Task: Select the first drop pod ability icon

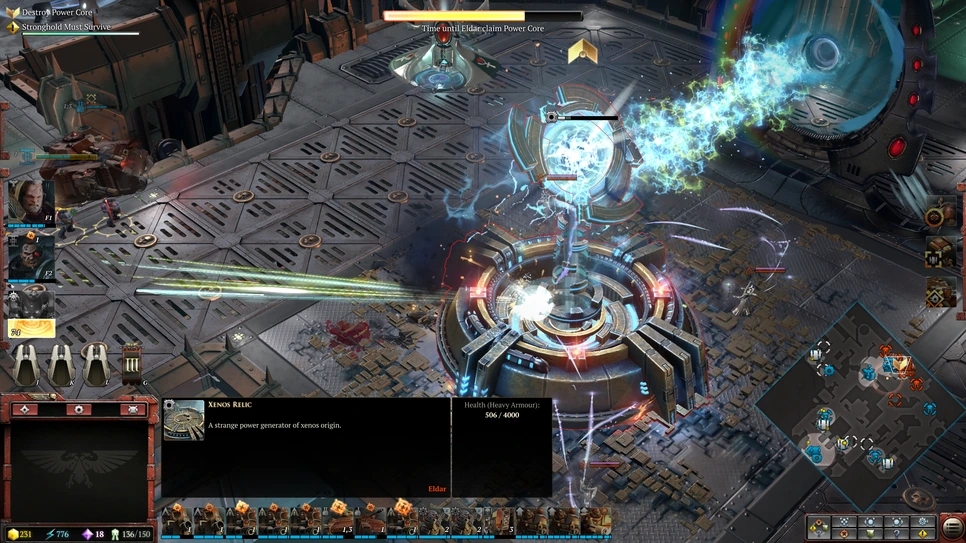Action: coord(27,364)
